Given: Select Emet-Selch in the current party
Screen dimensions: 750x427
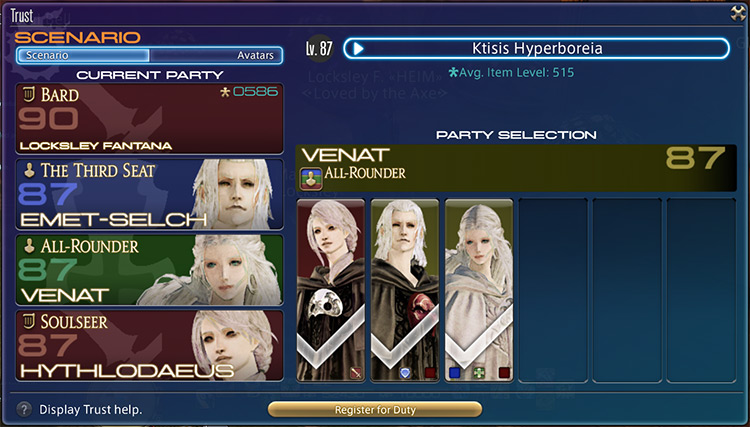Looking at the screenshot, I should click(x=149, y=194).
